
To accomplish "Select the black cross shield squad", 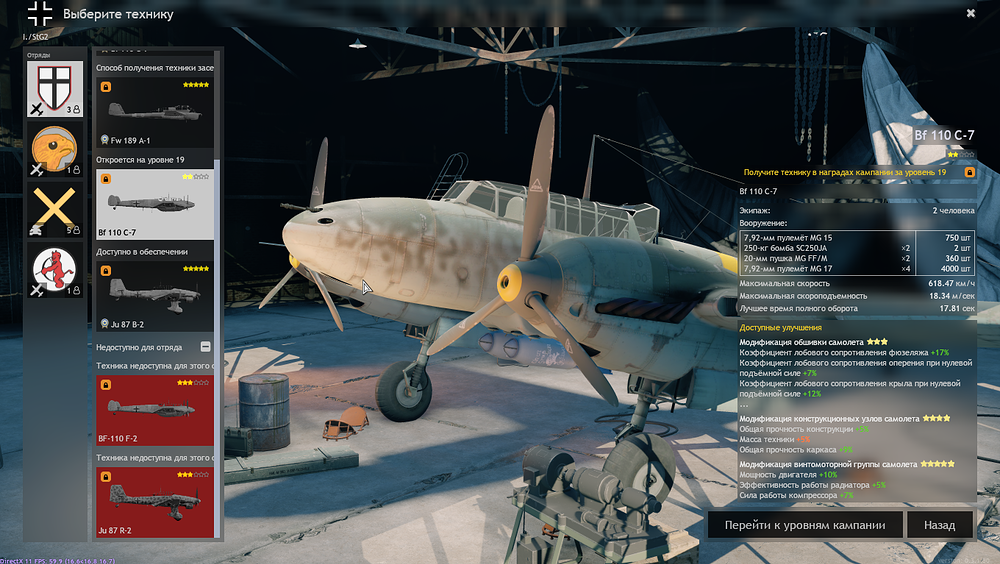I will click(x=55, y=90).
